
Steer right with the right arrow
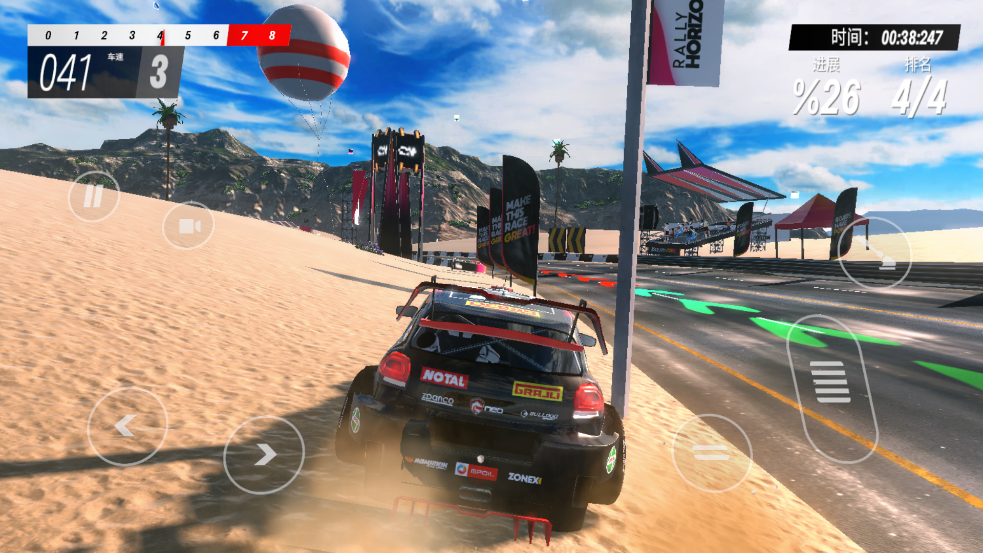tap(264, 454)
